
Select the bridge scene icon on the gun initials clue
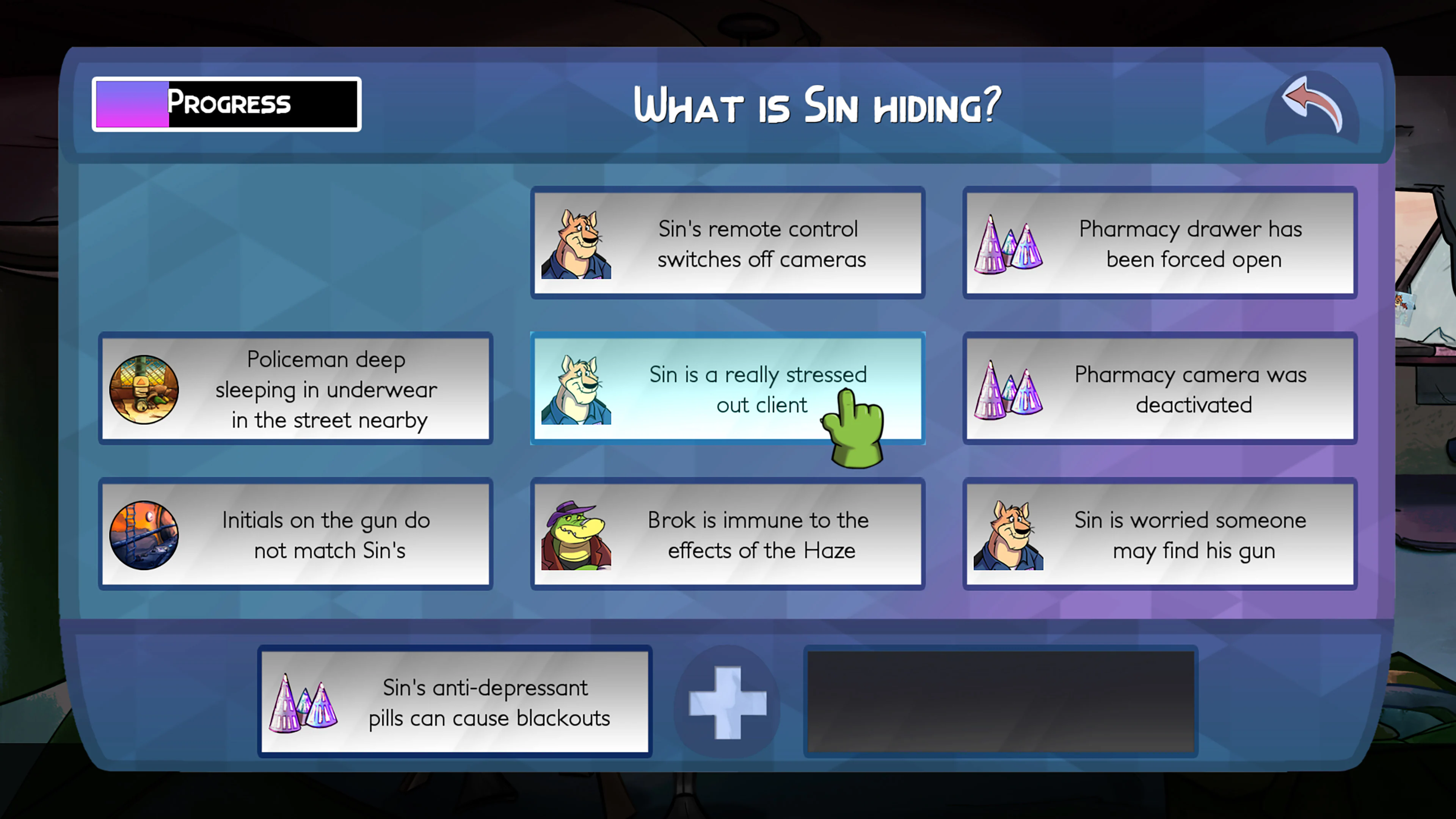pyautogui.click(x=145, y=533)
